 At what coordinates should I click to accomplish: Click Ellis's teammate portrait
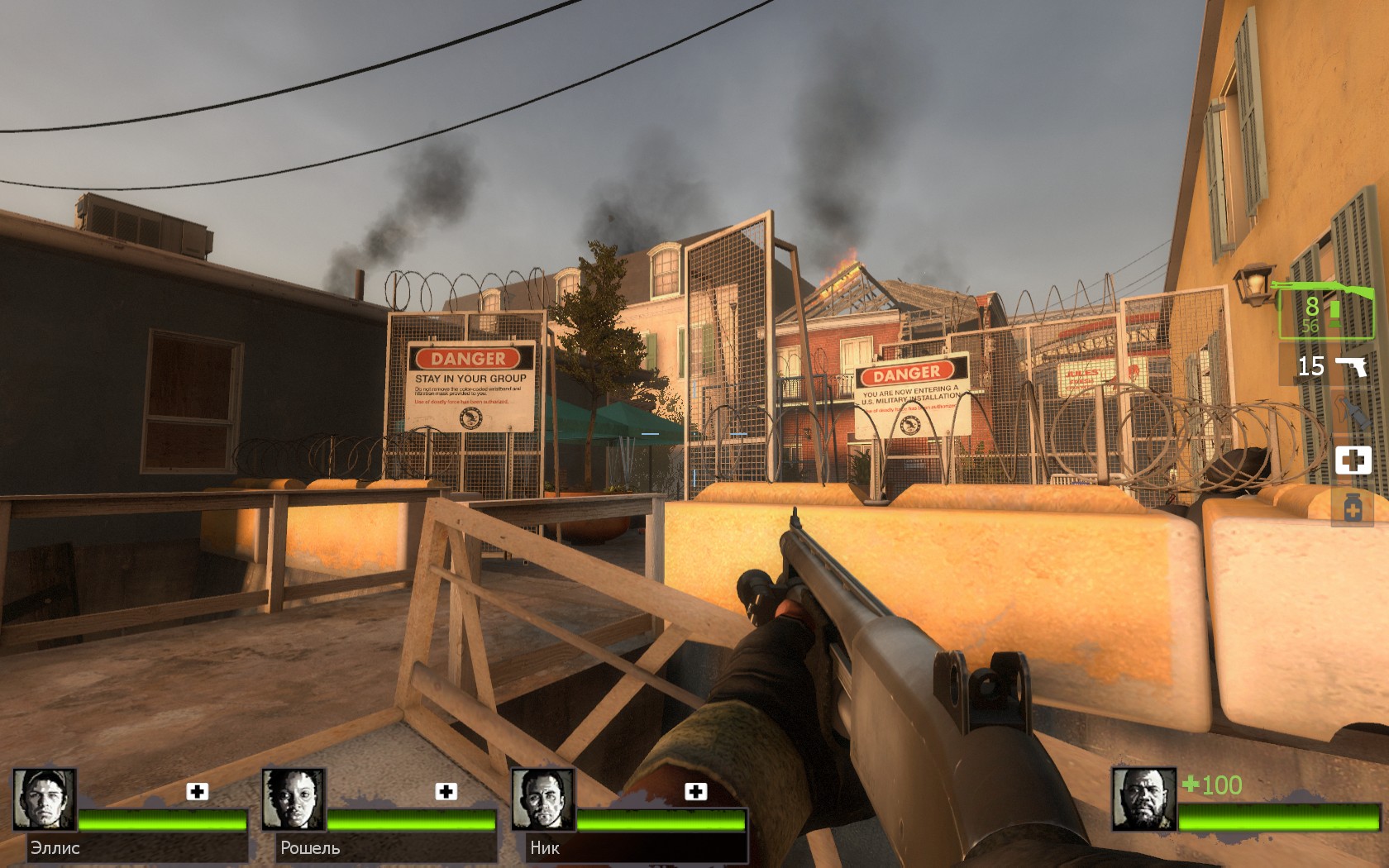tap(45, 799)
